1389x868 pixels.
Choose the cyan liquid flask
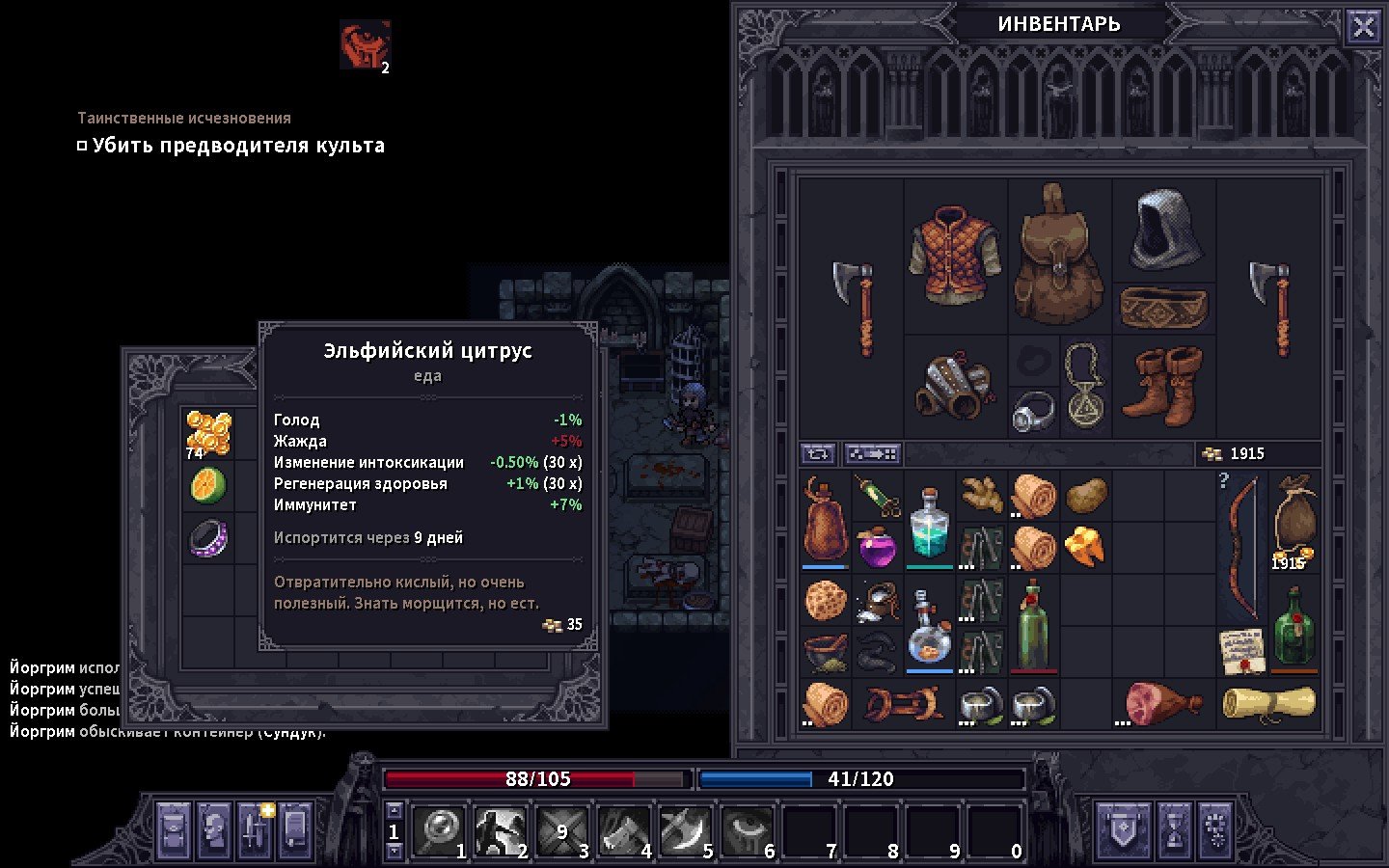pos(929,523)
